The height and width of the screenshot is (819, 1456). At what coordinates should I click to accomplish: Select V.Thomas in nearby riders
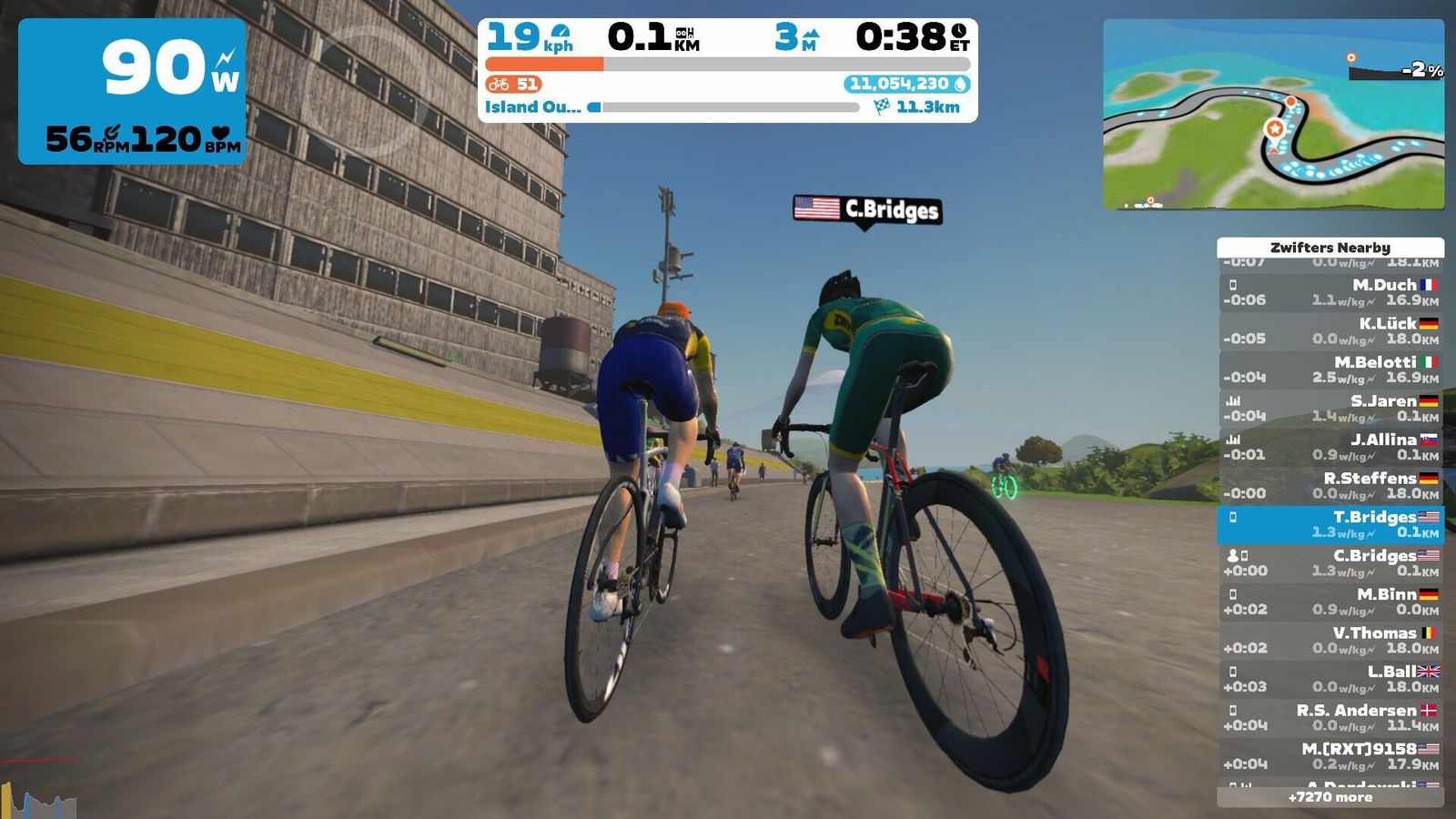coord(1330,640)
